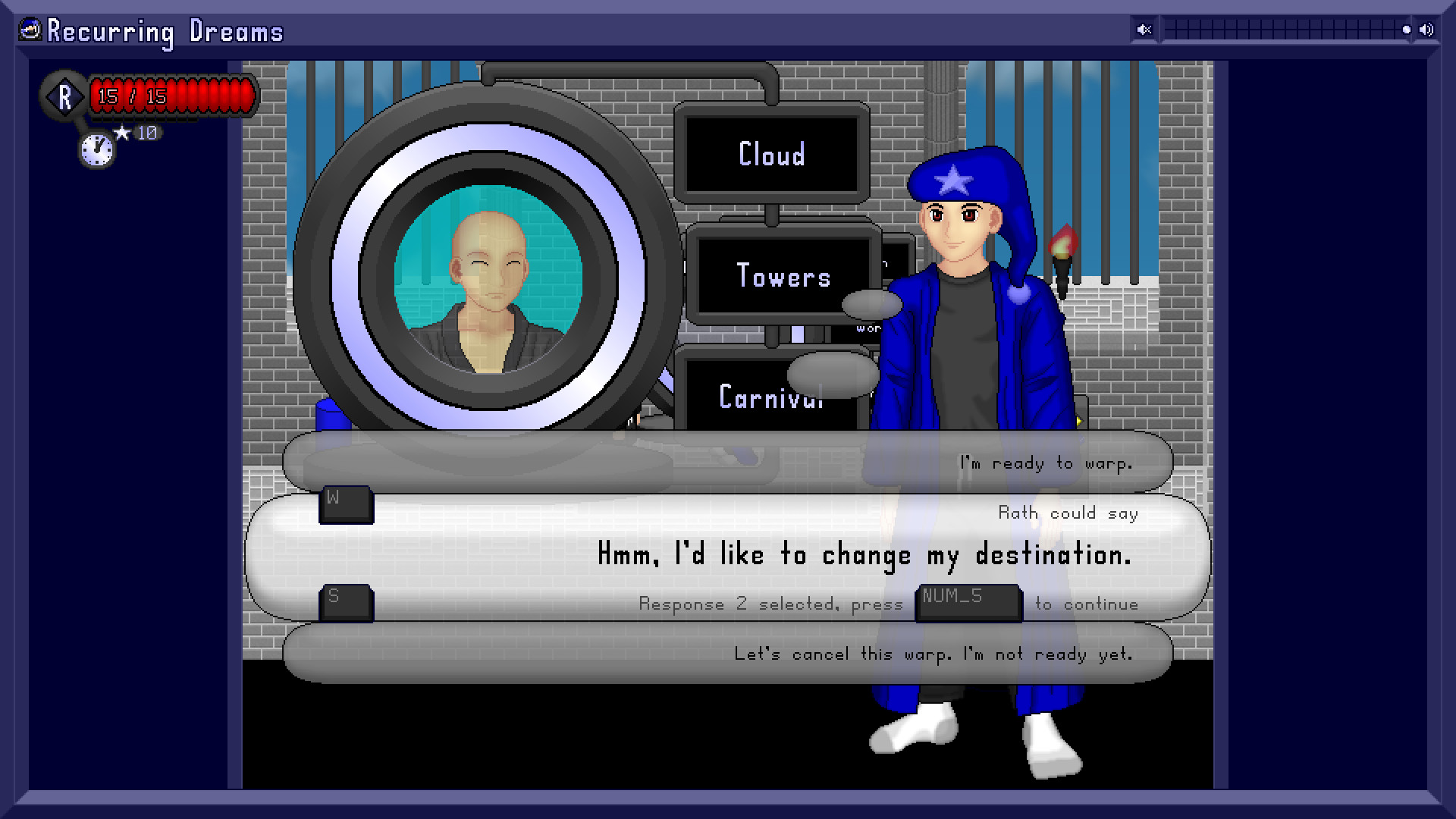Click 'Rath could say' label on the dialog

click(x=1068, y=513)
